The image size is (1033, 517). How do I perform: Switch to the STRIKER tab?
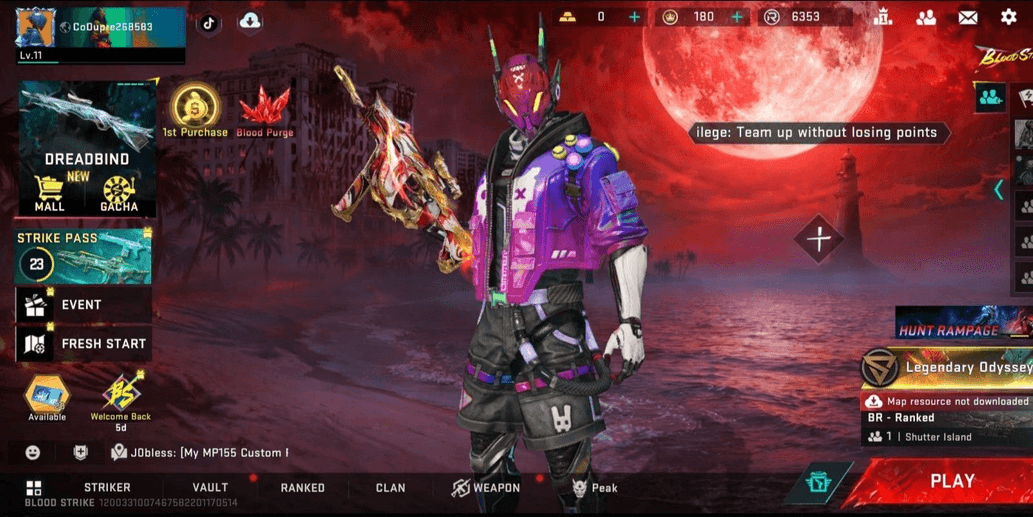[107, 488]
